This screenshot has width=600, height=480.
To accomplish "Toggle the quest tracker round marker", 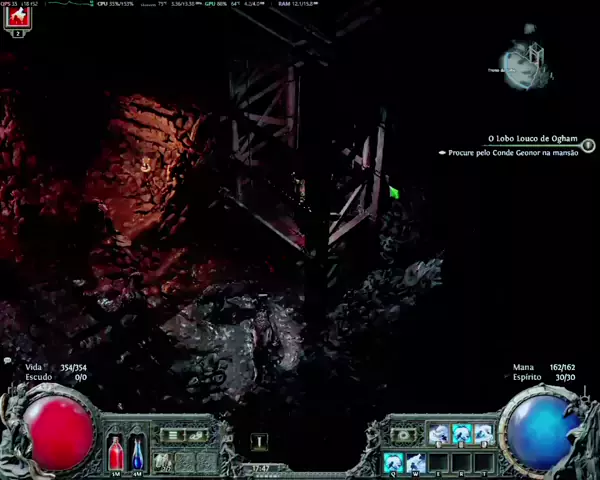I will pos(588,145).
